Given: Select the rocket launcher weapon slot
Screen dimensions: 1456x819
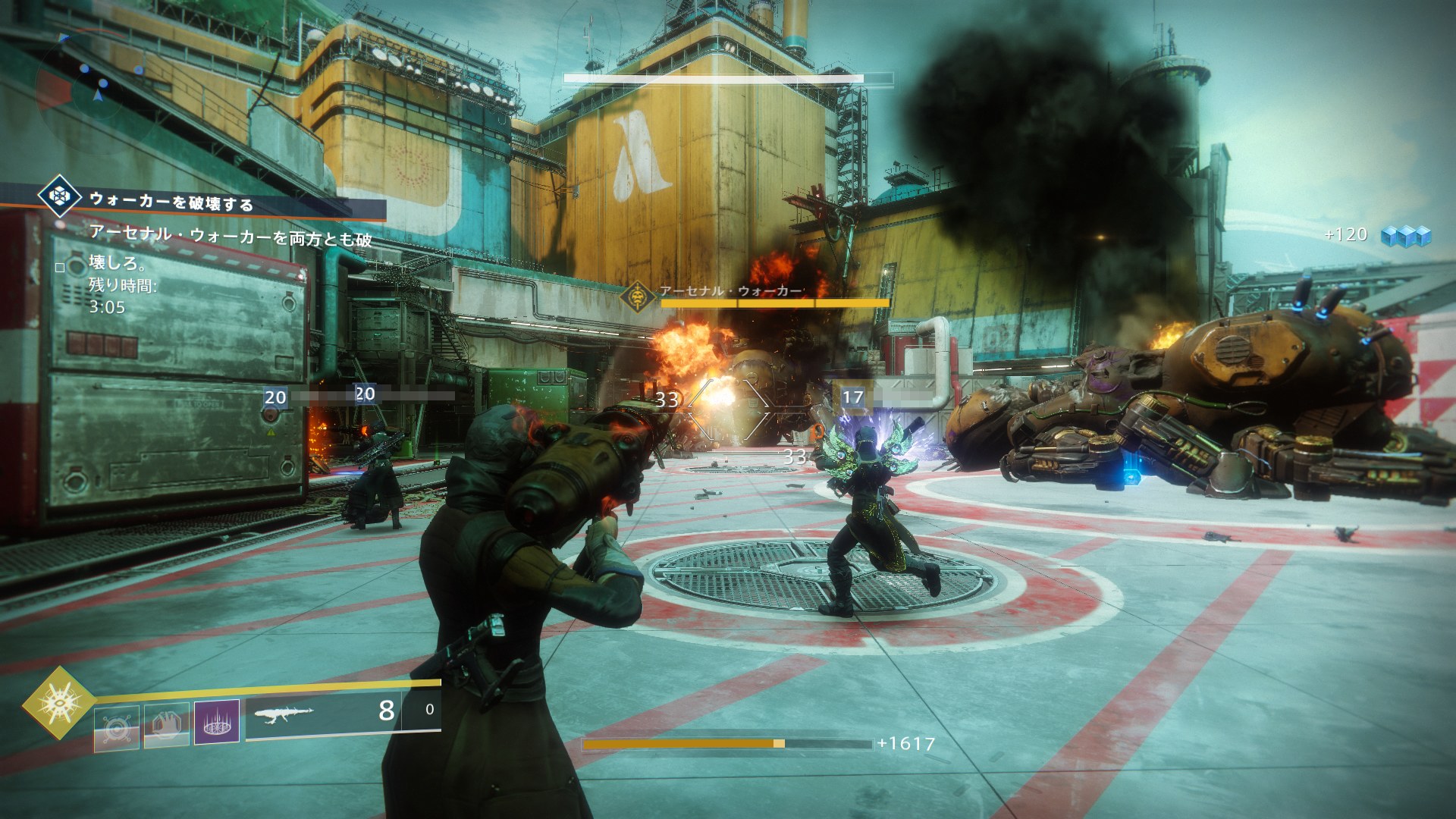Looking at the screenshot, I should [x=333, y=711].
